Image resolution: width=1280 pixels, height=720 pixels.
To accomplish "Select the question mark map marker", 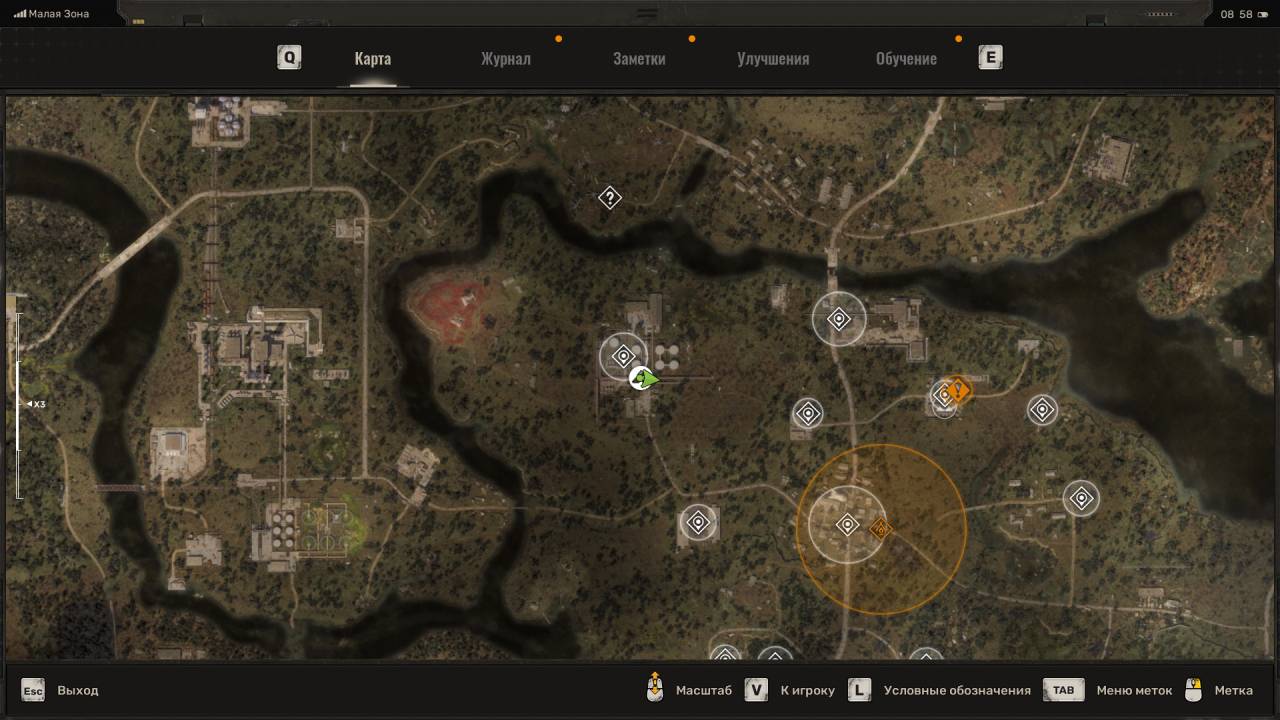I will pos(610,198).
